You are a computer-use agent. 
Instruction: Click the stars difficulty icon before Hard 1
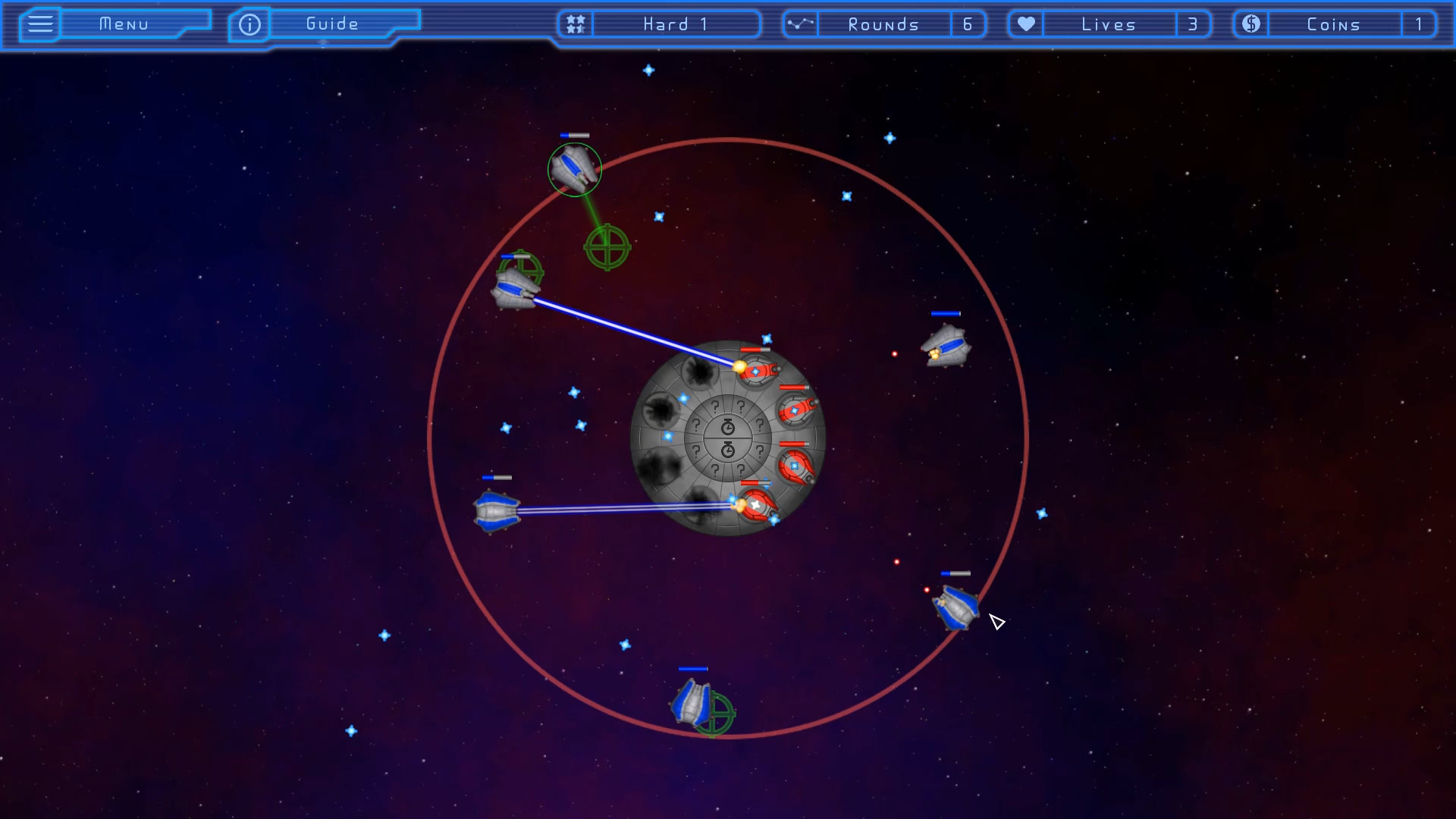click(575, 24)
